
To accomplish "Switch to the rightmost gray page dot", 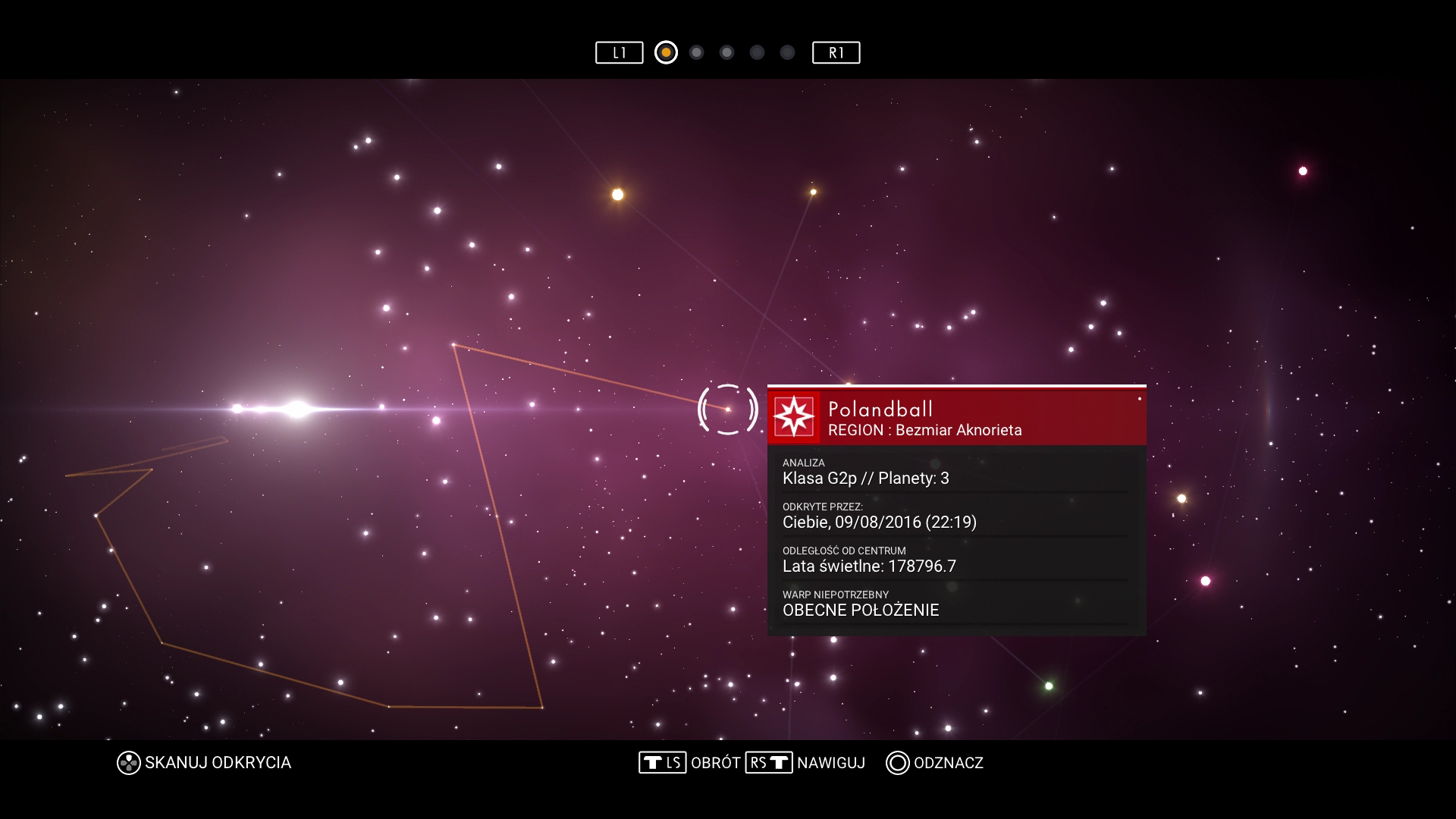I will click(787, 52).
